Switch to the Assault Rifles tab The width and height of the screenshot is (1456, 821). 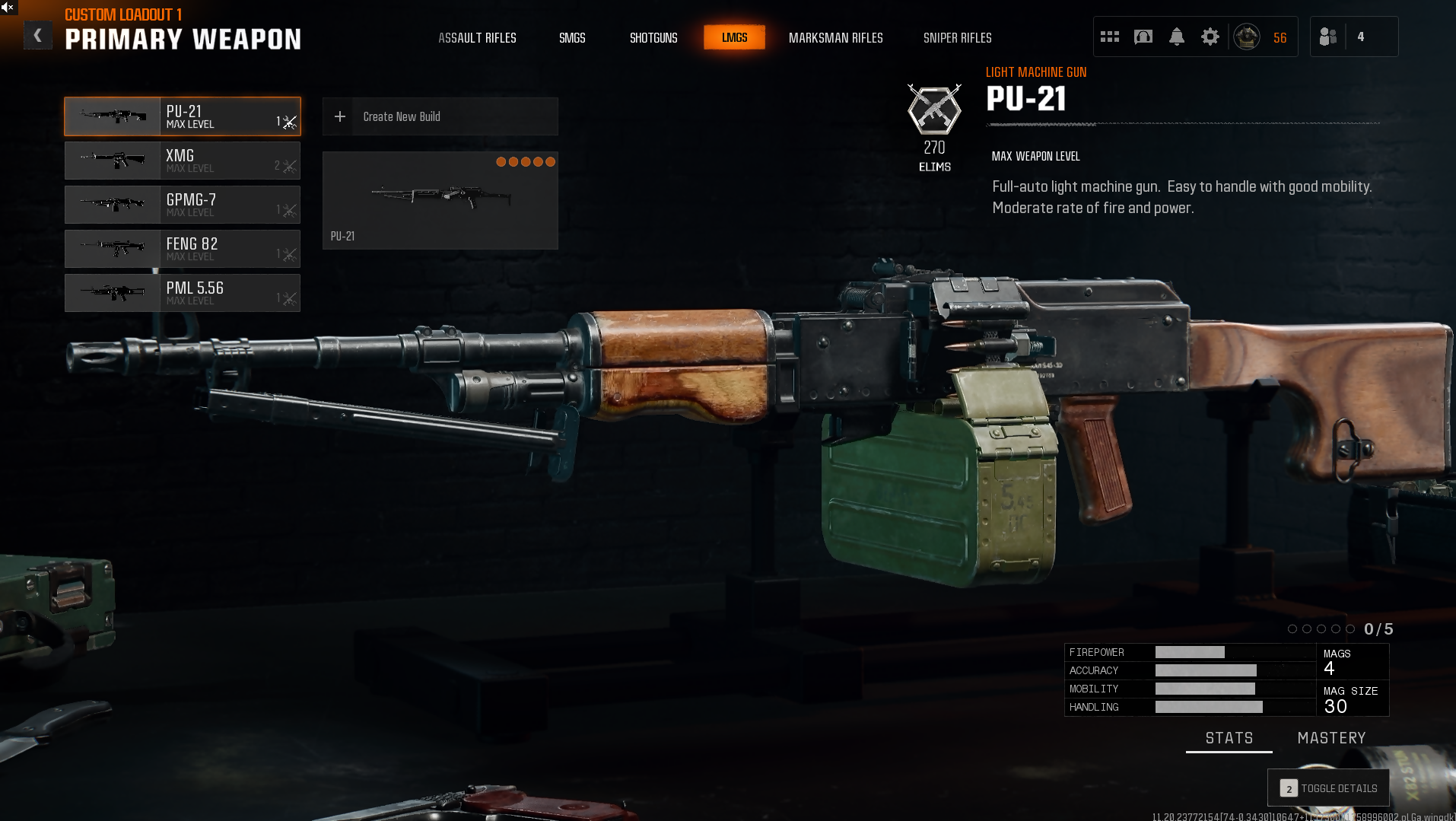(x=477, y=38)
